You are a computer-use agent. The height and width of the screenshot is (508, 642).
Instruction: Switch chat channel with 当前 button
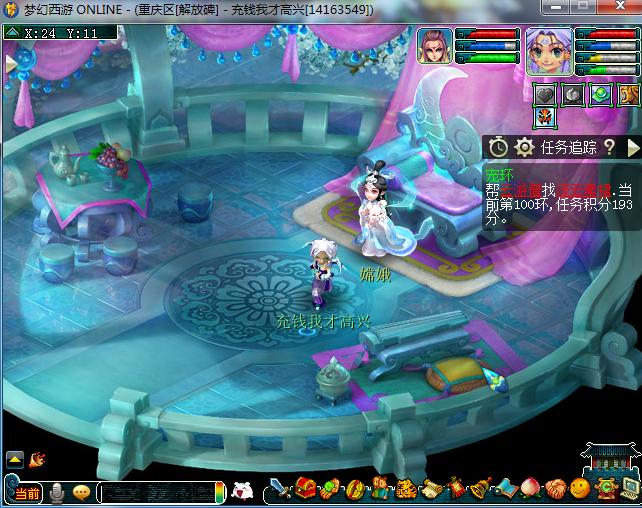click(x=27, y=492)
